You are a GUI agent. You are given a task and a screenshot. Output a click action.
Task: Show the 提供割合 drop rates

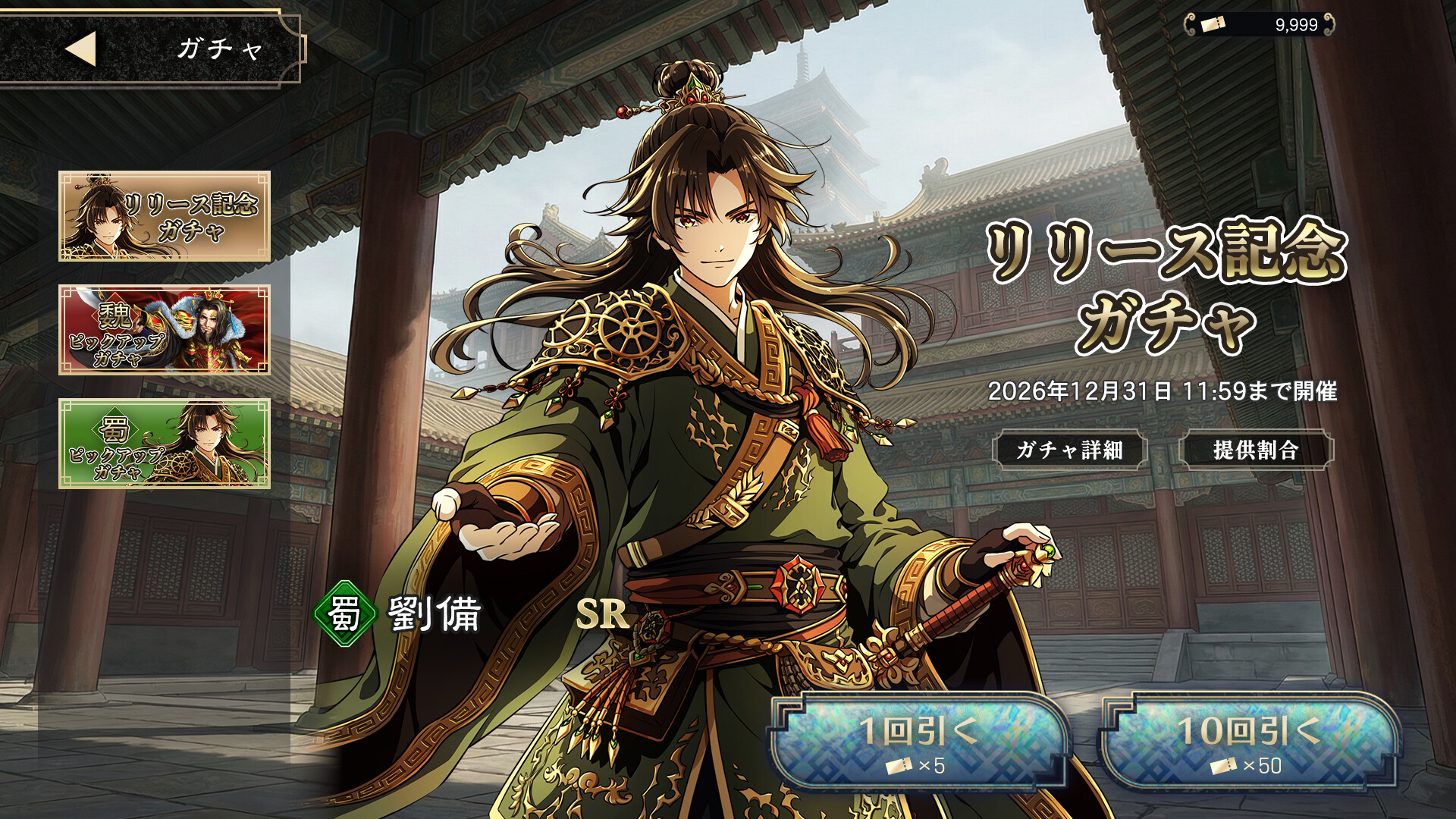coord(1256,450)
